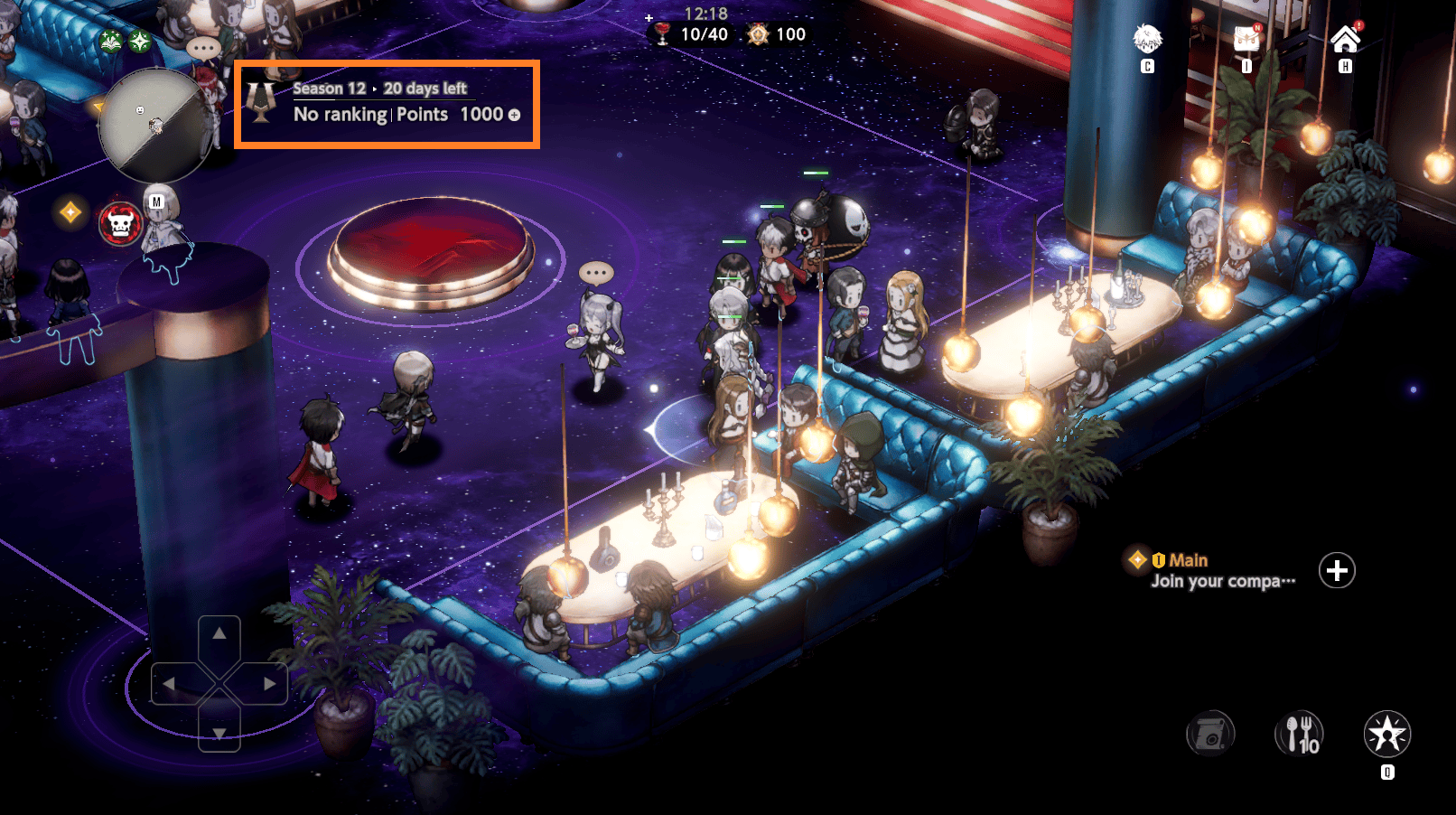Tap the right arrow on the movement pad
Image resolution: width=1456 pixels, height=815 pixels.
pos(269,684)
